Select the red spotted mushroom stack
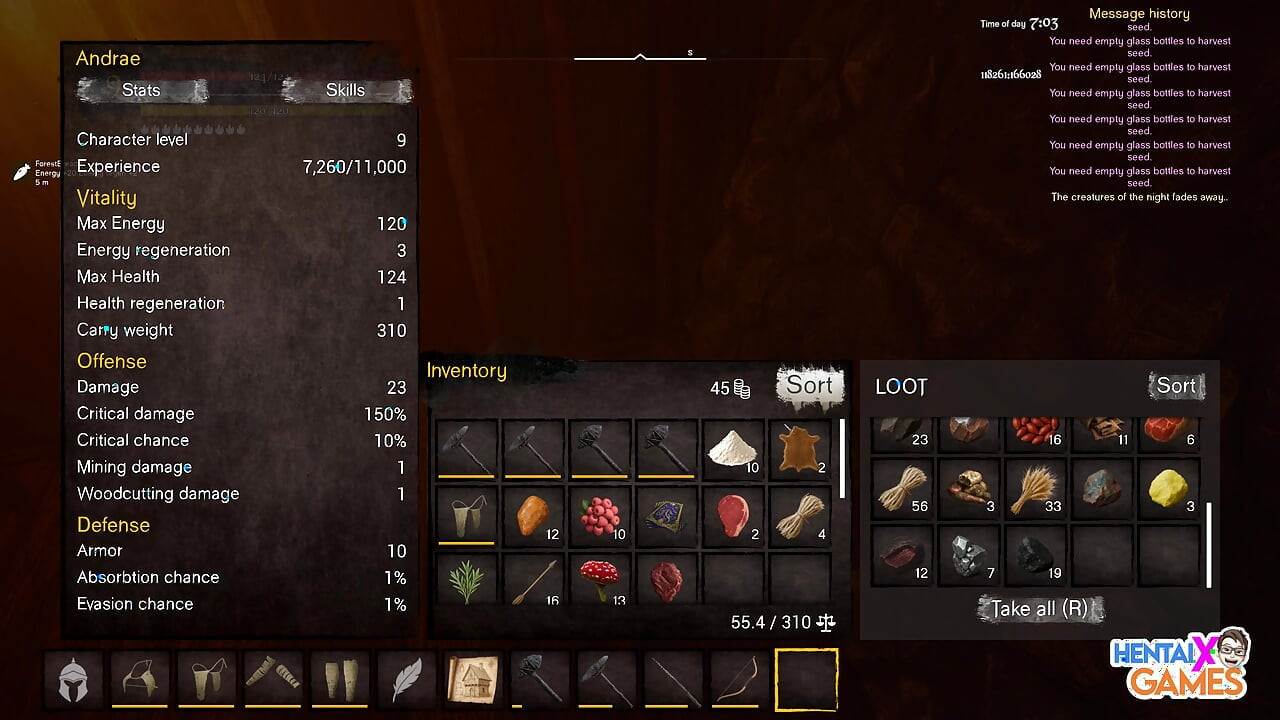This screenshot has width=1280, height=720. pyautogui.click(x=600, y=580)
